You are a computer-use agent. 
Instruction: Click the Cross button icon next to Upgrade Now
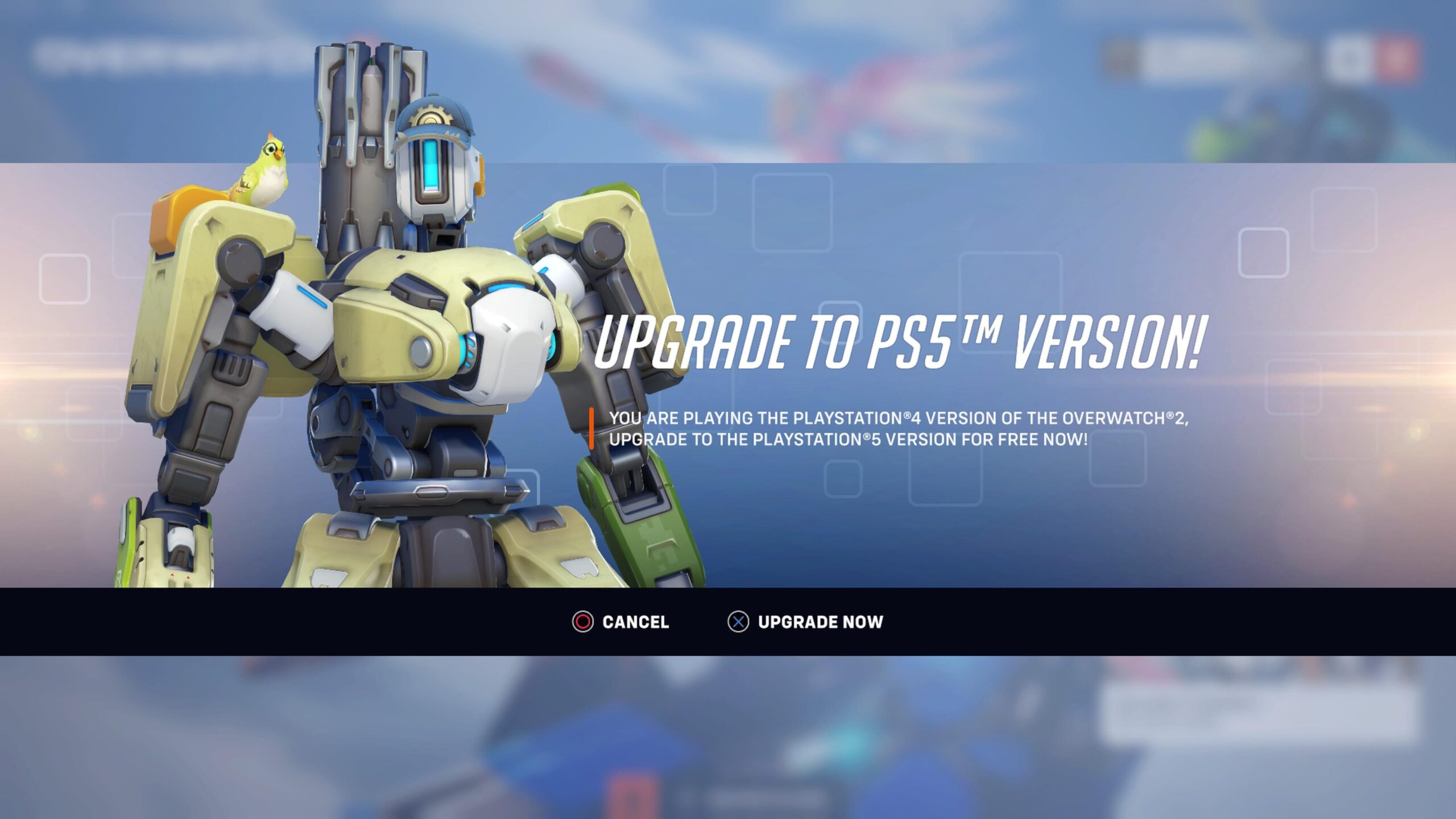pos(739,622)
